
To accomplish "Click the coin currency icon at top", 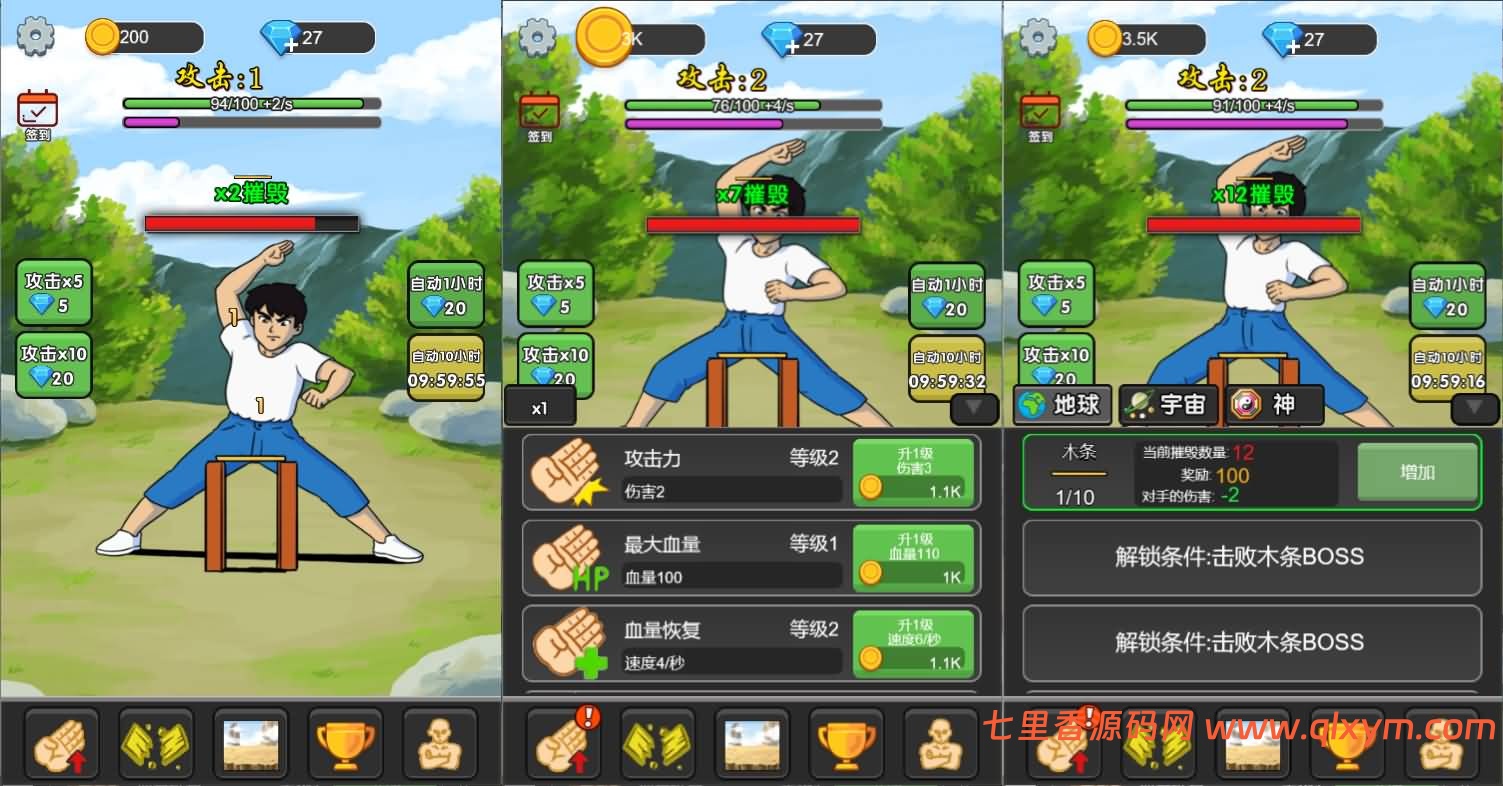I will (104, 33).
